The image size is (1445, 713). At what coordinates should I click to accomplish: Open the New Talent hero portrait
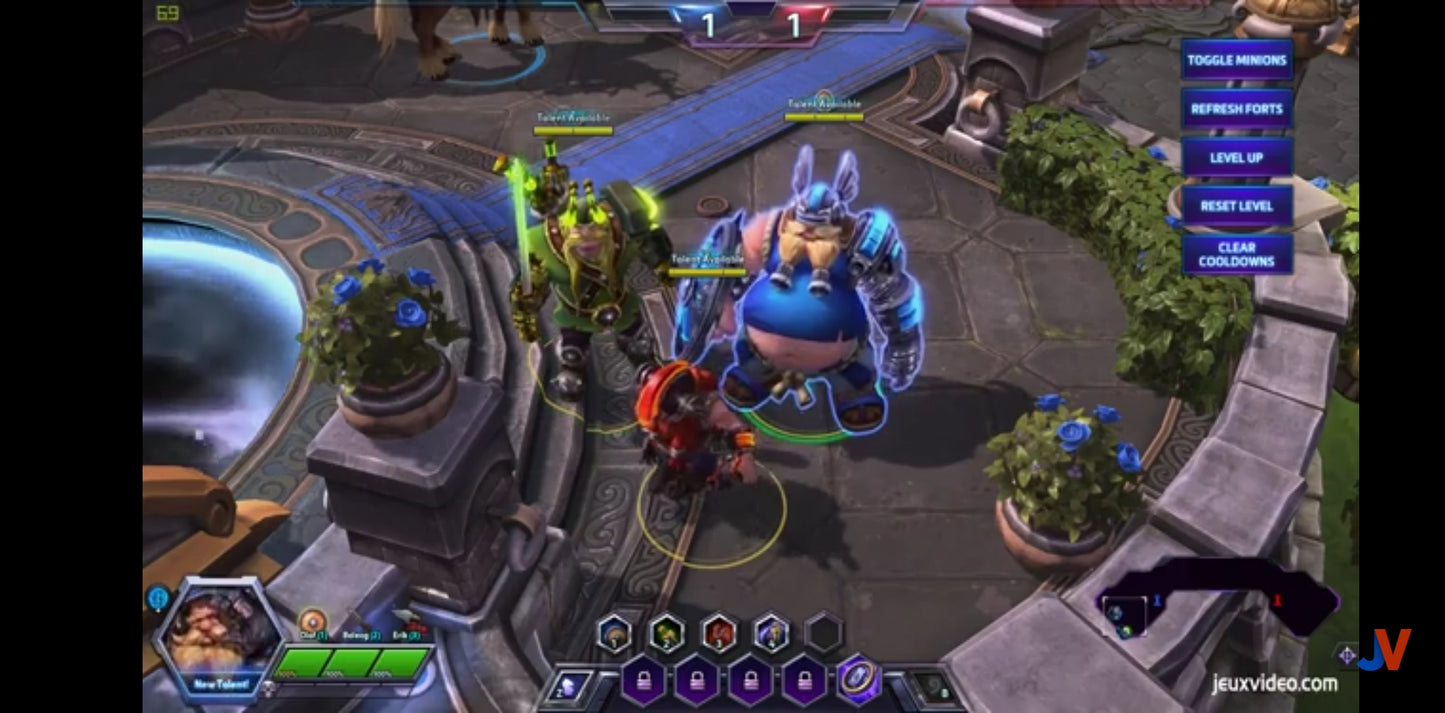(x=220, y=638)
